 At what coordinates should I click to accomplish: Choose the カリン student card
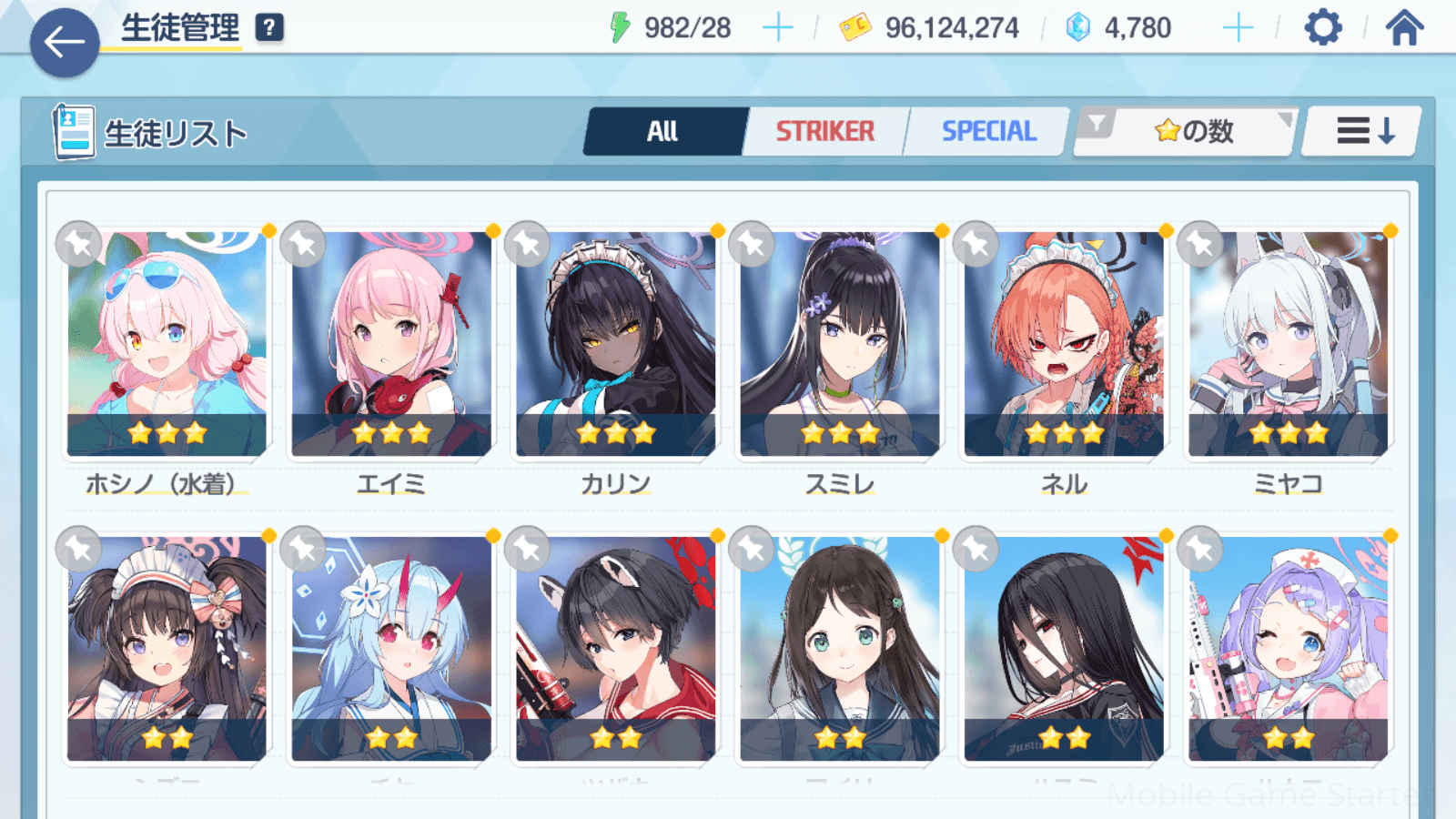pyautogui.click(x=615, y=344)
